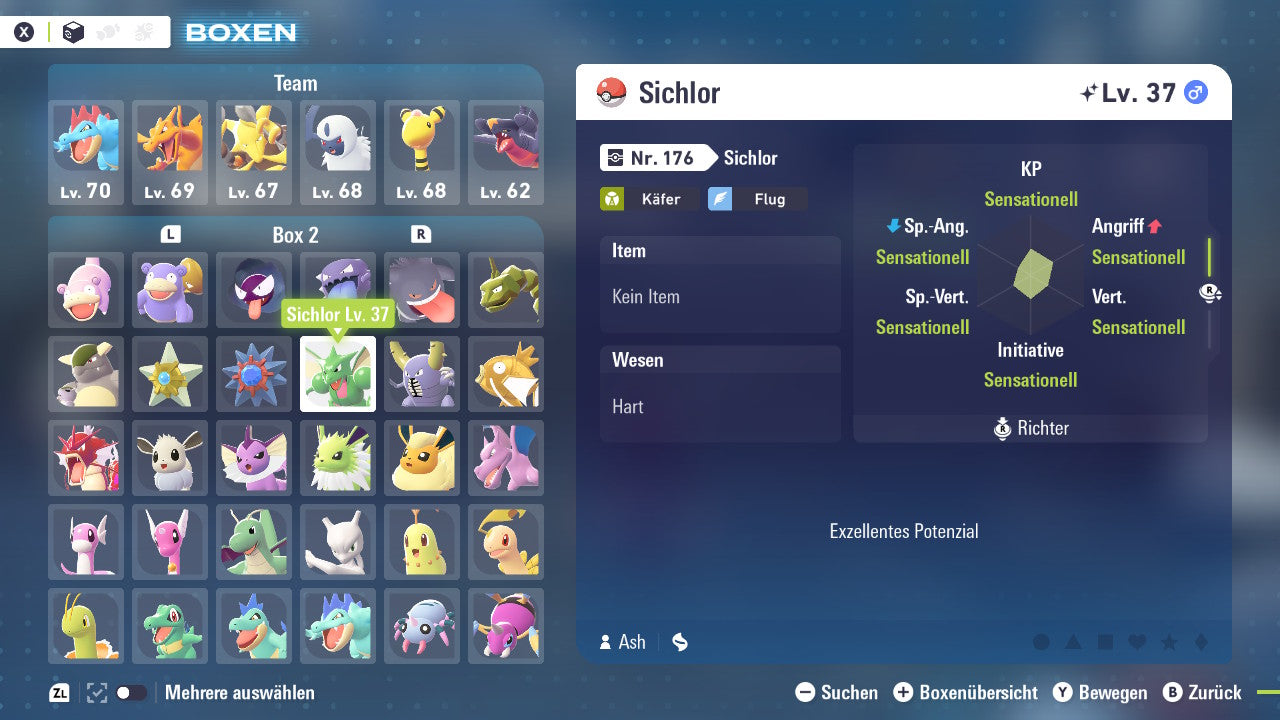Select the Sichlor thumbnail in Box 2

(x=338, y=374)
